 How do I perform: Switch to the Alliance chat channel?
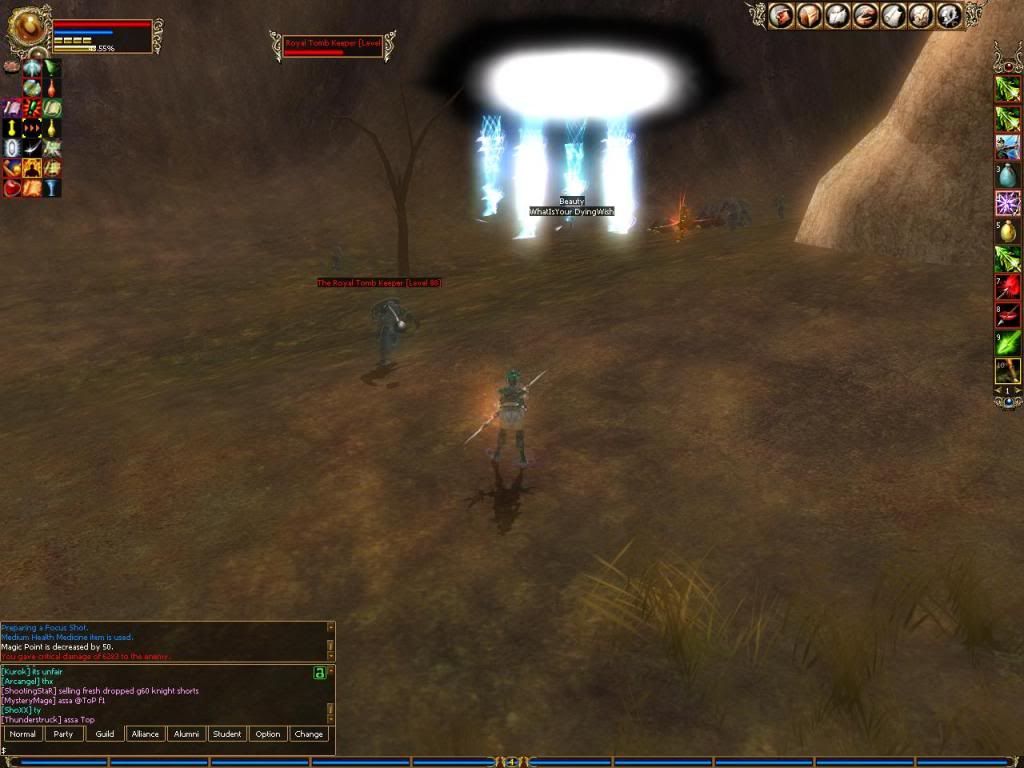tap(146, 734)
